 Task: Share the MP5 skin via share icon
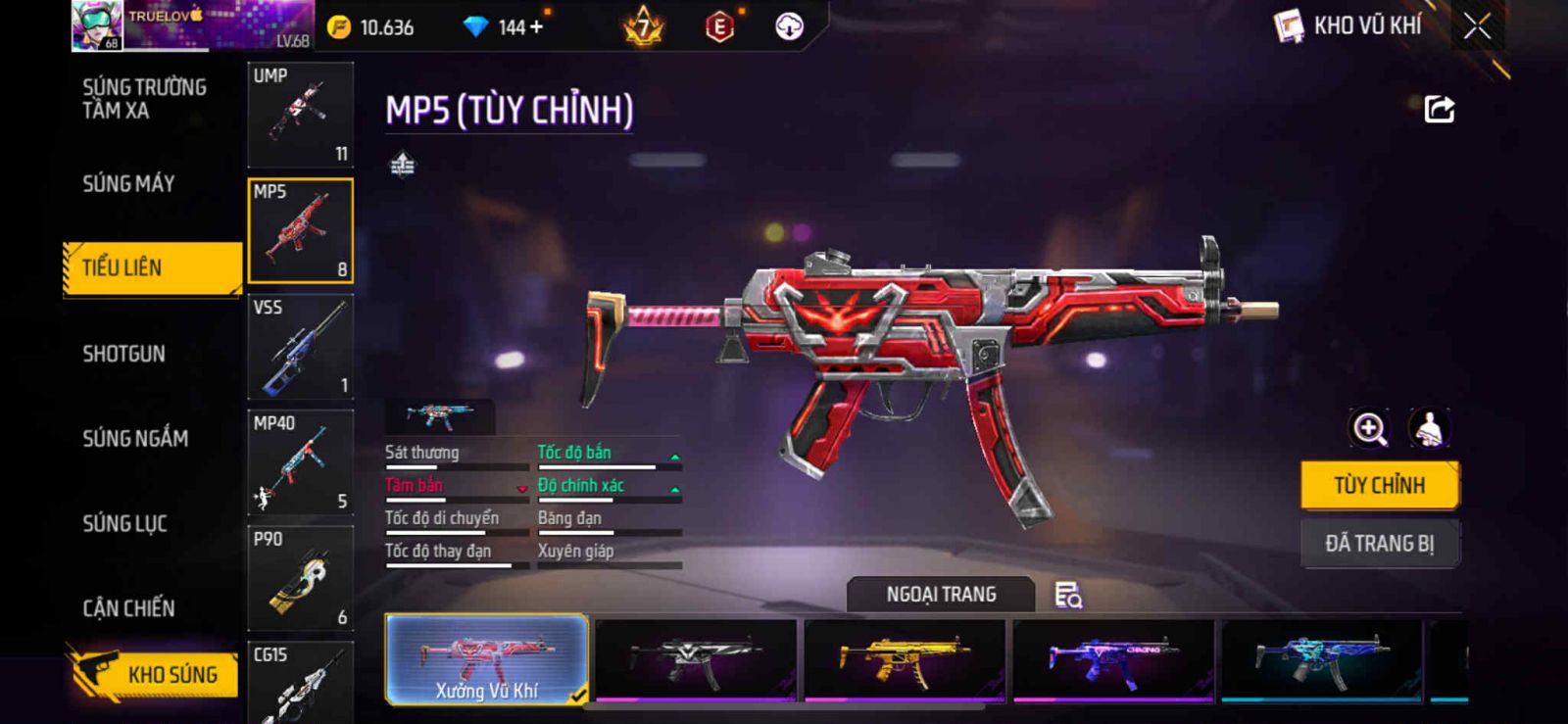(1439, 109)
